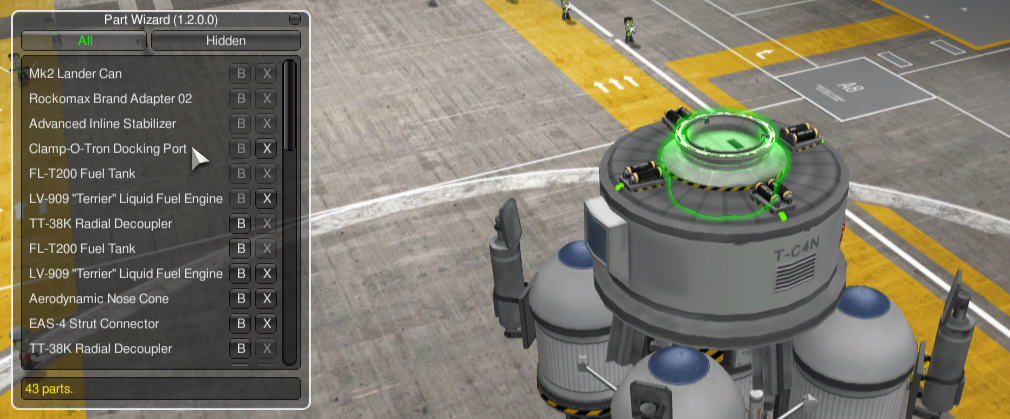Click the B button for EAS-4 Strut Connector
The image size is (1010, 419).
[240, 324]
